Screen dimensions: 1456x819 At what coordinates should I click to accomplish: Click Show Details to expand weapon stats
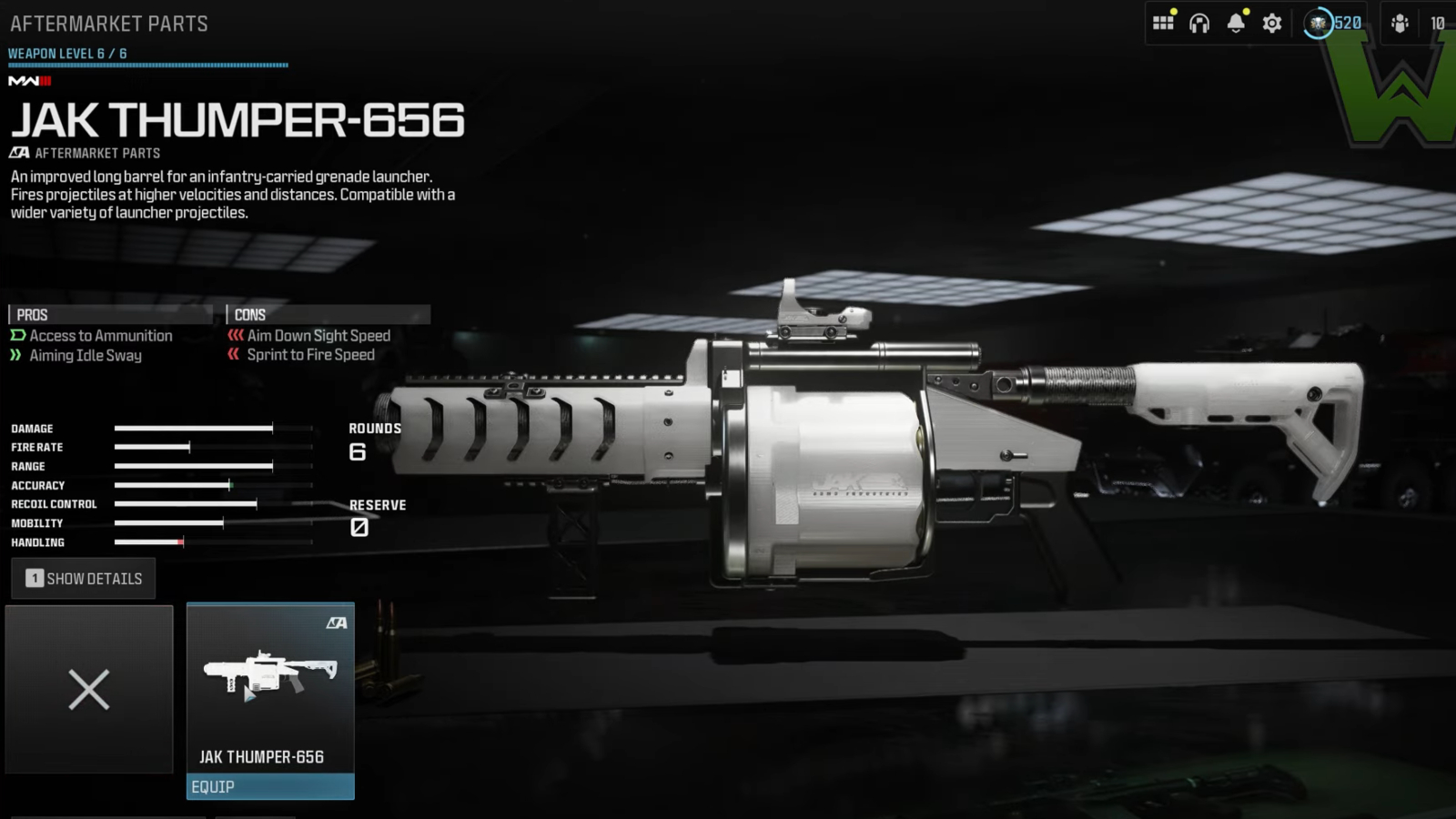pos(83,578)
